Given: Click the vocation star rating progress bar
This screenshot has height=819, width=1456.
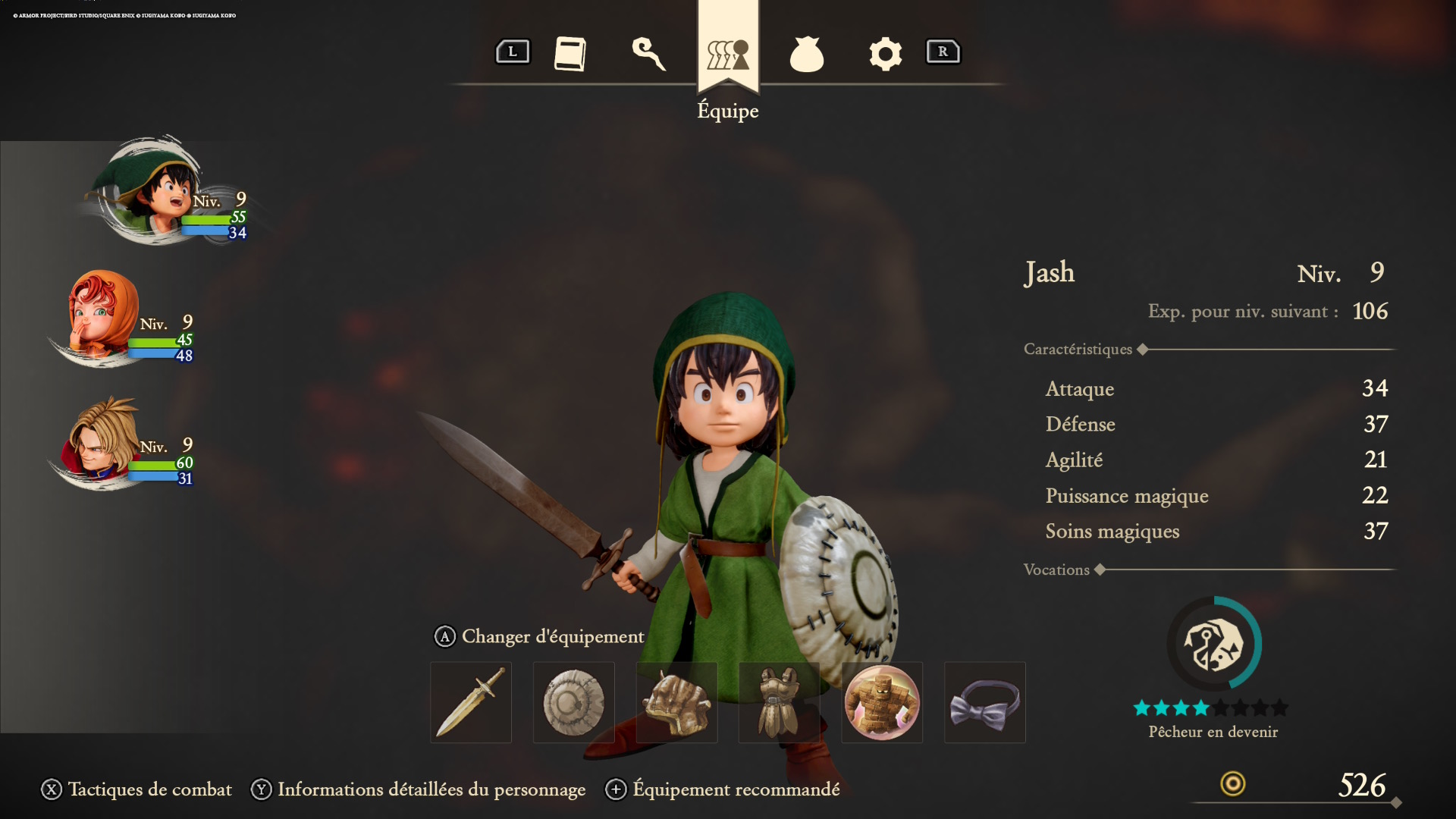Looking at the screenshot, I should tap(1211, 707).
